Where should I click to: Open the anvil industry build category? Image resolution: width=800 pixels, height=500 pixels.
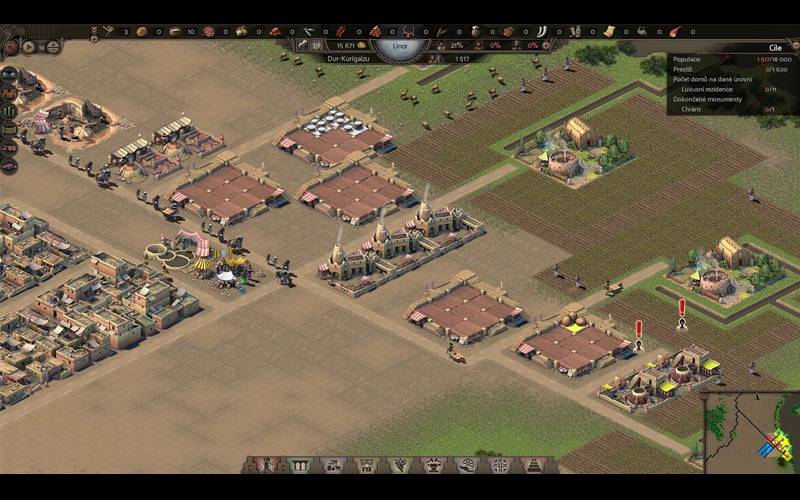(x=433, y=465)
